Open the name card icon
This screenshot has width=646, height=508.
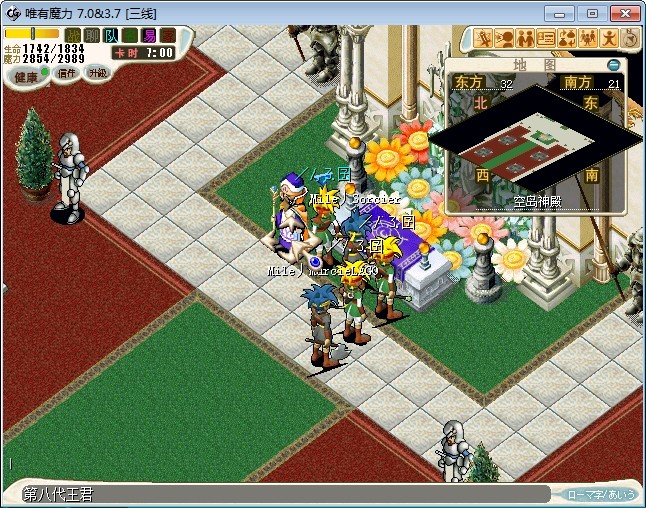click(x=546, y=39)
